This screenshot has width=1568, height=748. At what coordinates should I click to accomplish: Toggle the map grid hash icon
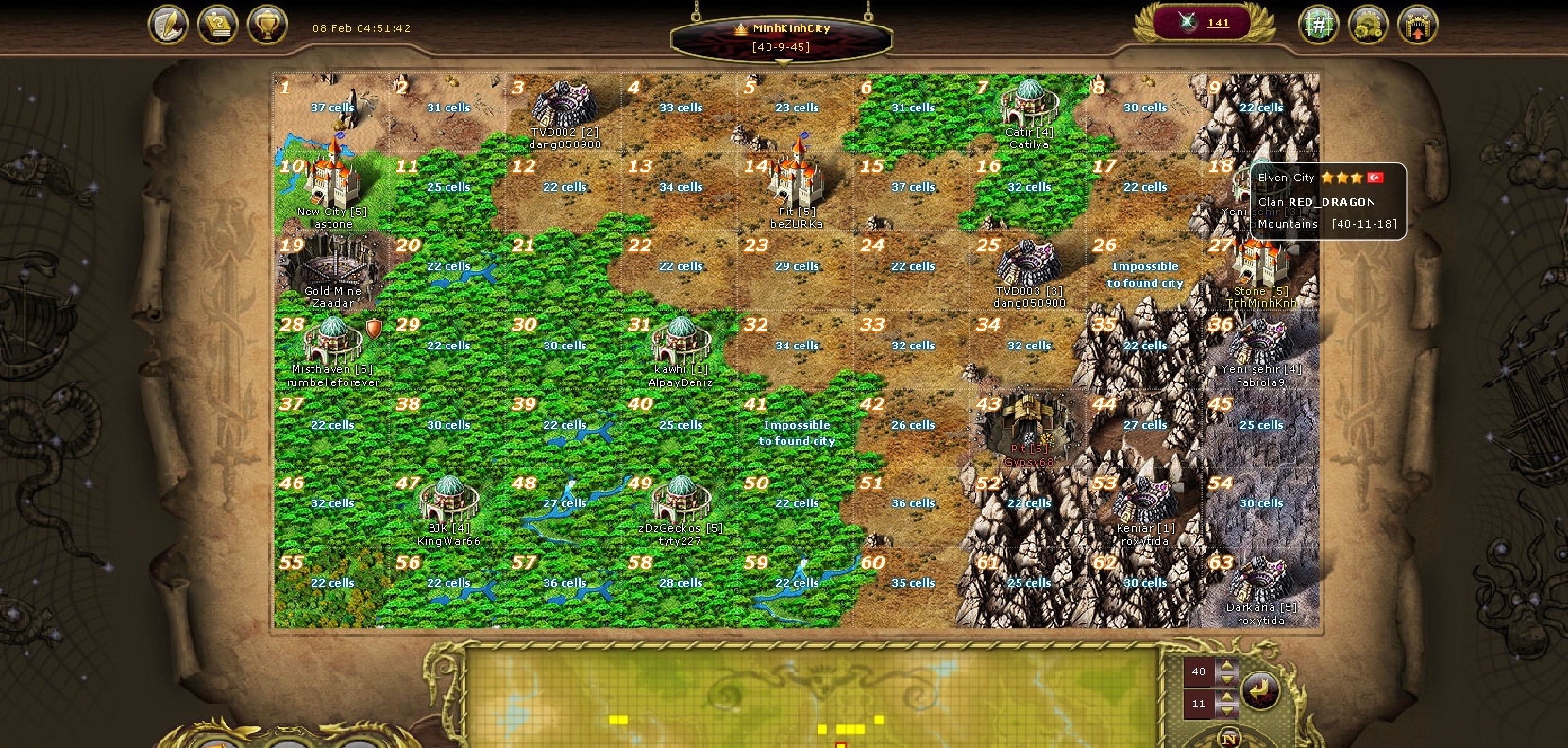[1319, 25]
